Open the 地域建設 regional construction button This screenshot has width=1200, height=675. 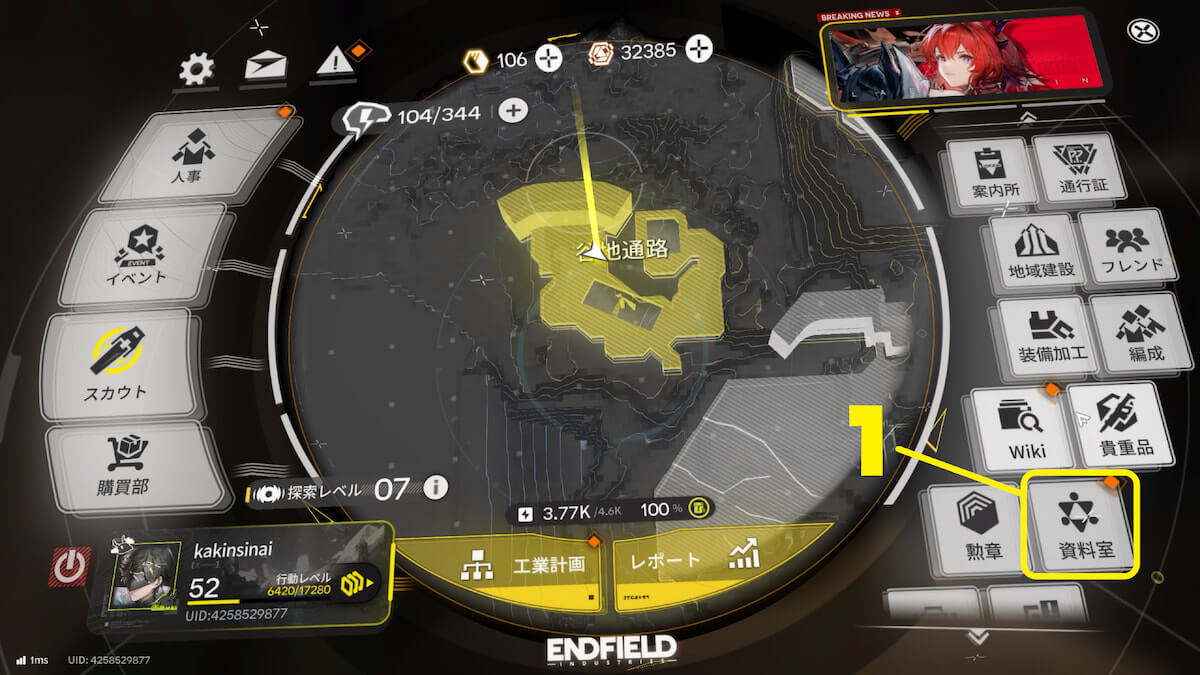1035,250
